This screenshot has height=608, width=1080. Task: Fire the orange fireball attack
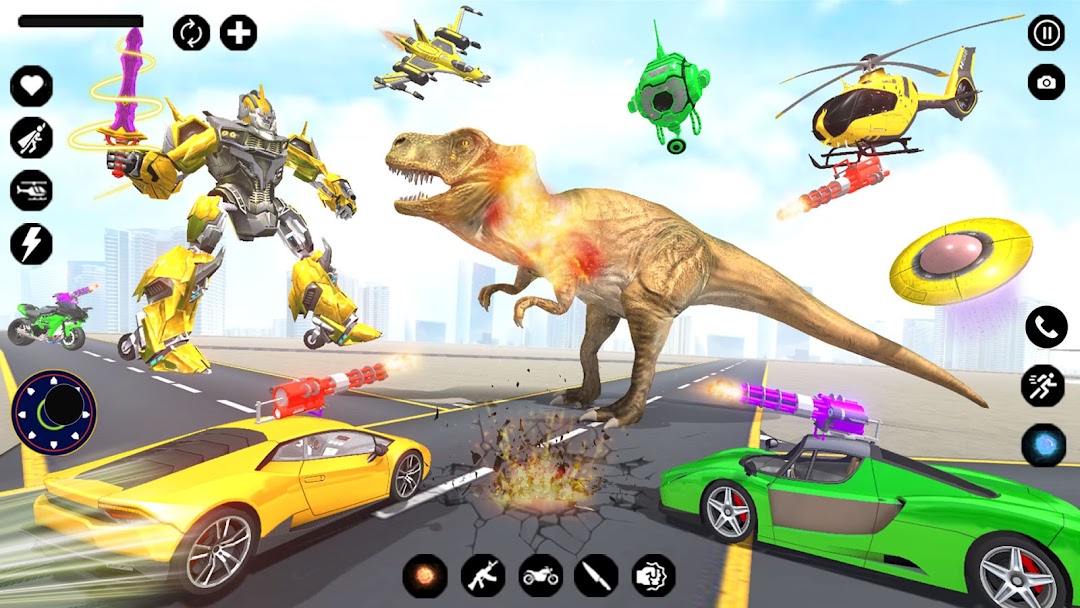pyautogui.click(x=424, y=576)
